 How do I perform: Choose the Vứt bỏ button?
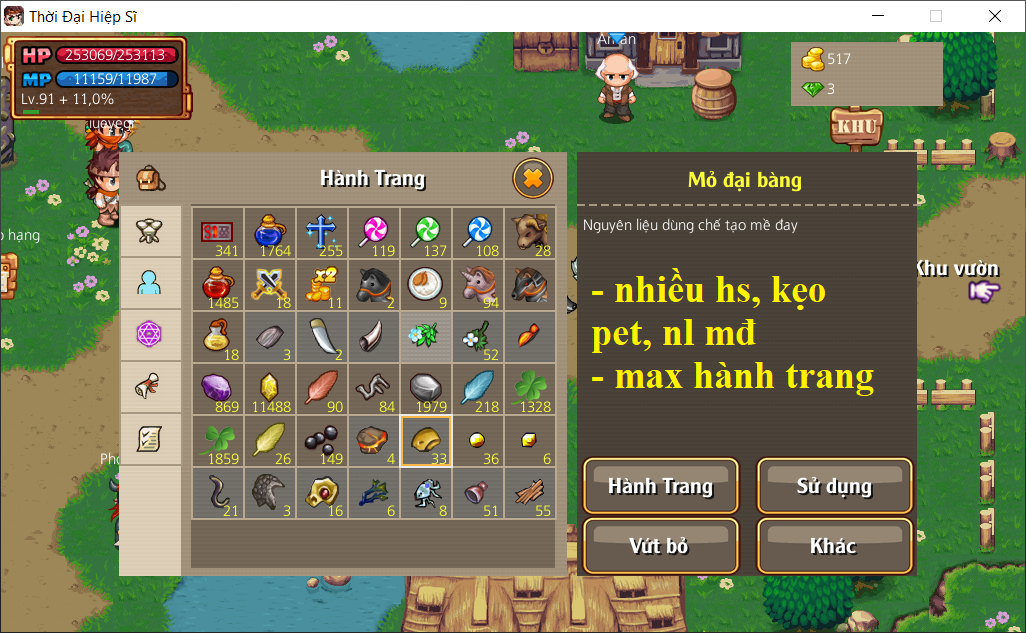click(660, 546)
